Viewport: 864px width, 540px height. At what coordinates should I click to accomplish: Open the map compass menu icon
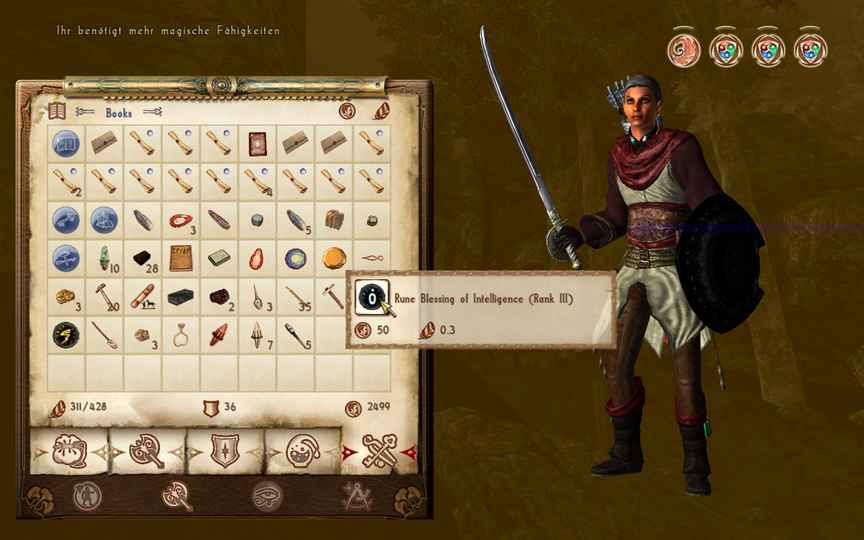point(357,496)
